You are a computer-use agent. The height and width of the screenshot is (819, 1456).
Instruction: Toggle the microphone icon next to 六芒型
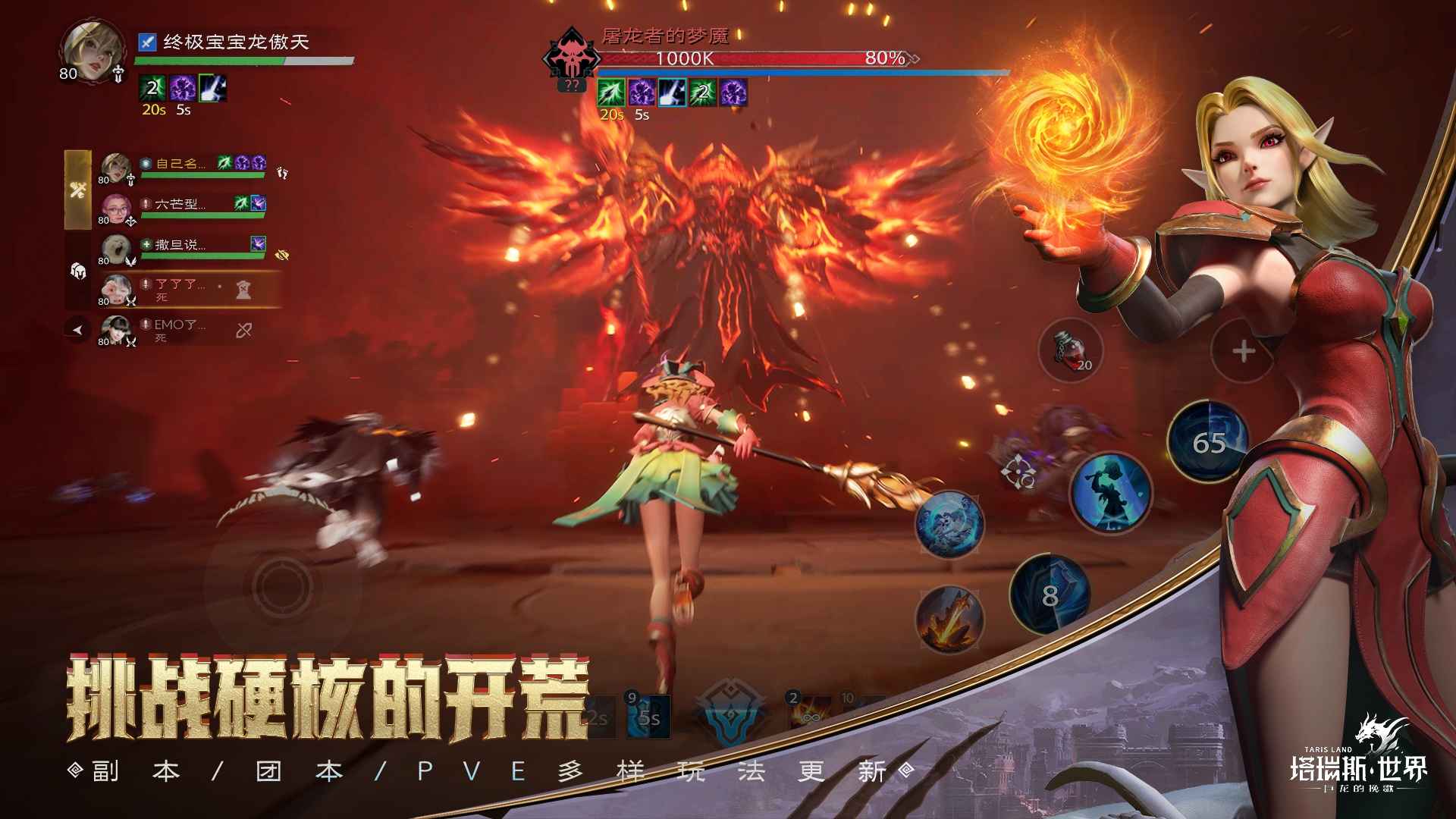point(147,202)
